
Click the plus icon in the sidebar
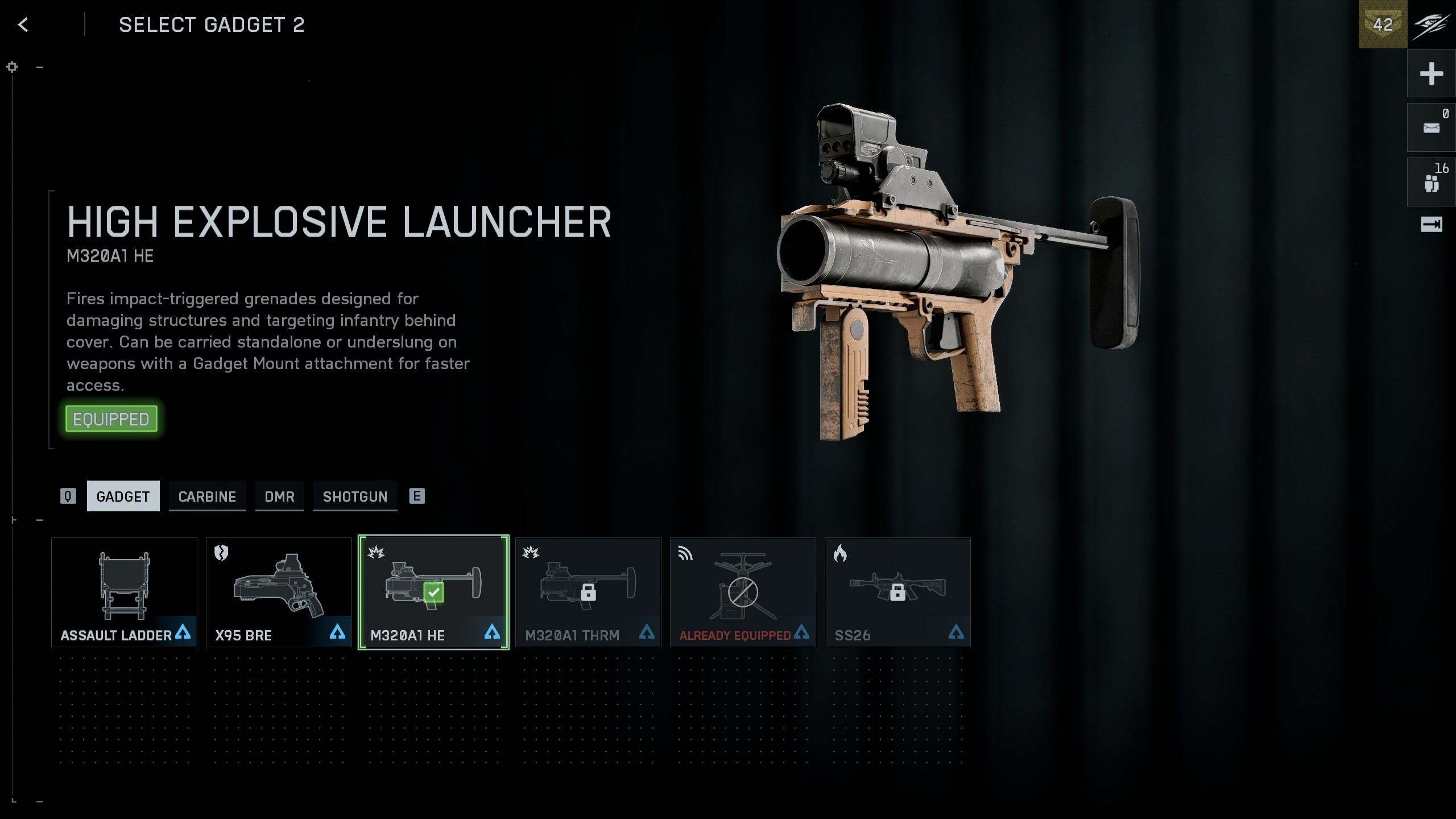click(1431, 74)
